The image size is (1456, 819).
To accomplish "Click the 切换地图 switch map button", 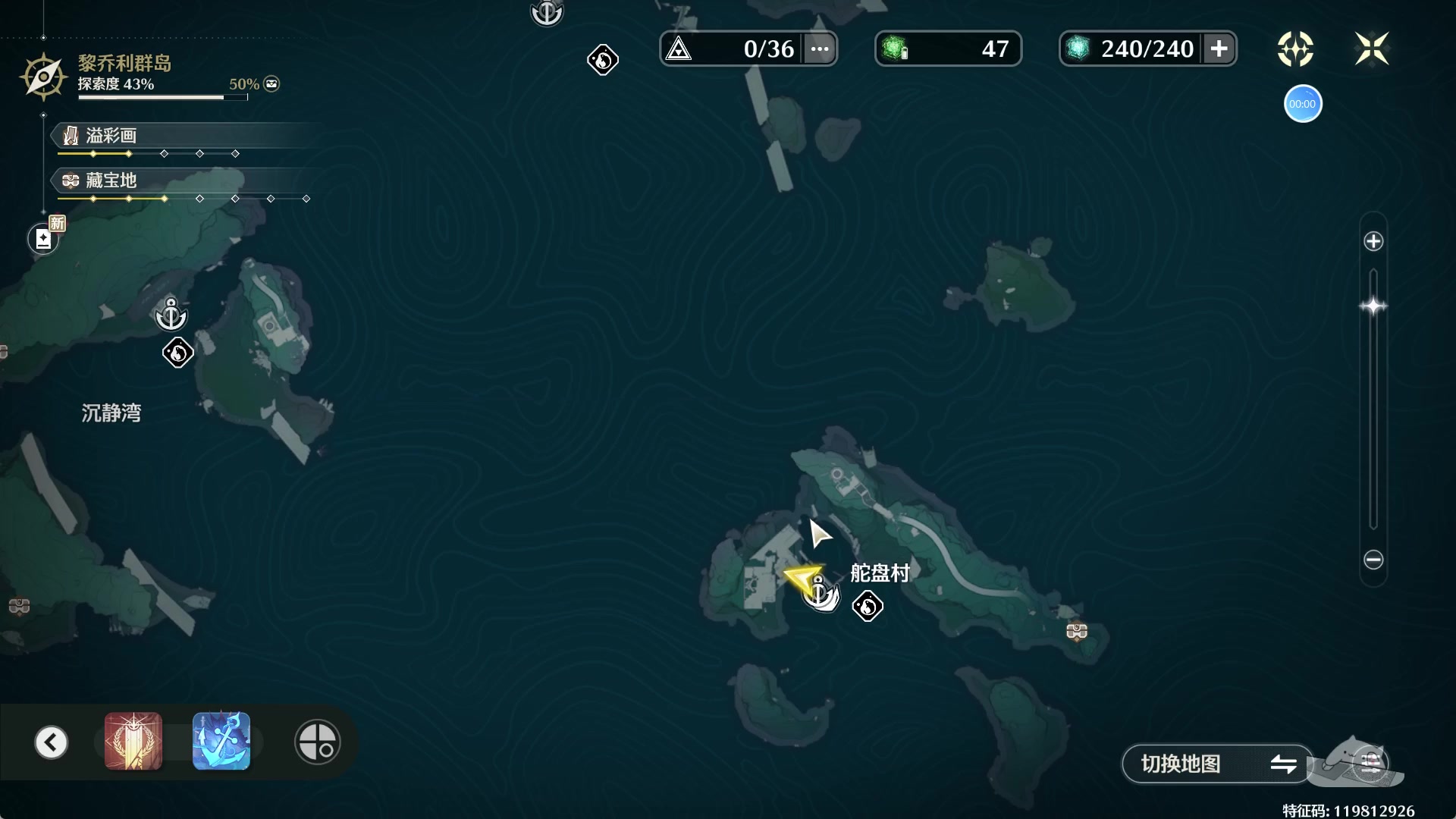I will 1216,764.
